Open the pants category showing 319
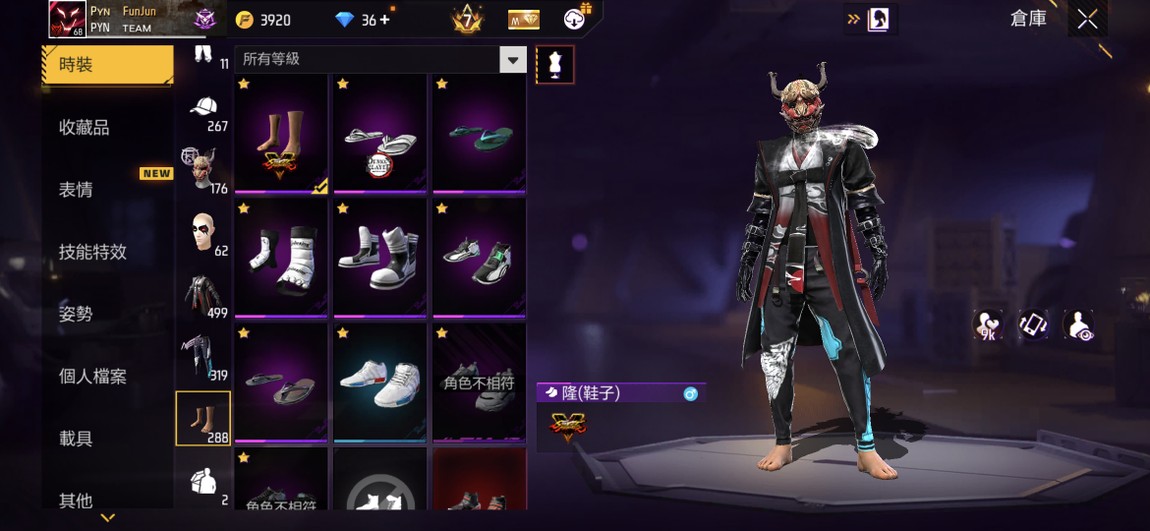The width and height of the screenshot is (1150, 531). point(204,356)
